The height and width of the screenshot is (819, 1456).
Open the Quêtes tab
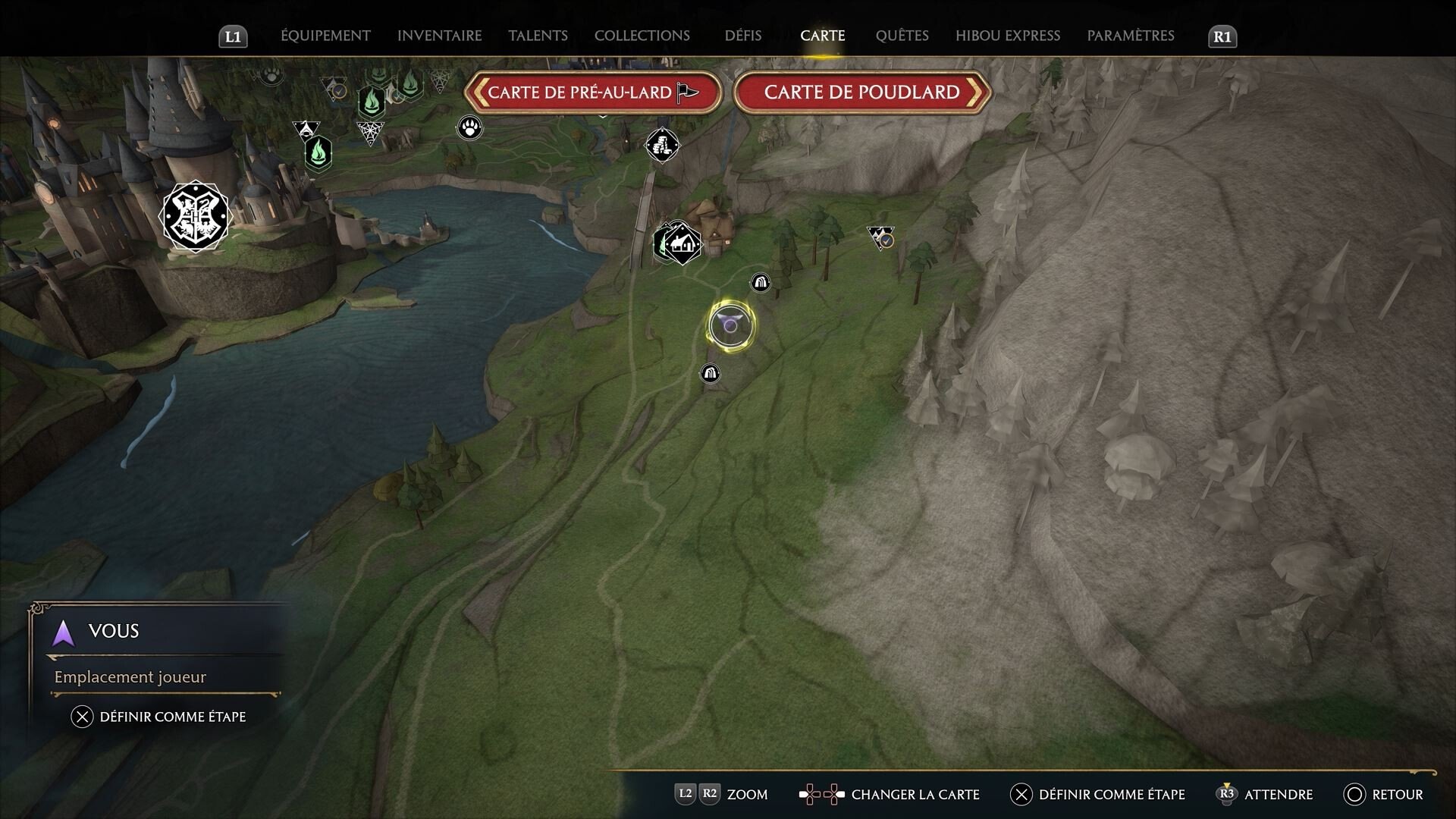coord(902,36)
